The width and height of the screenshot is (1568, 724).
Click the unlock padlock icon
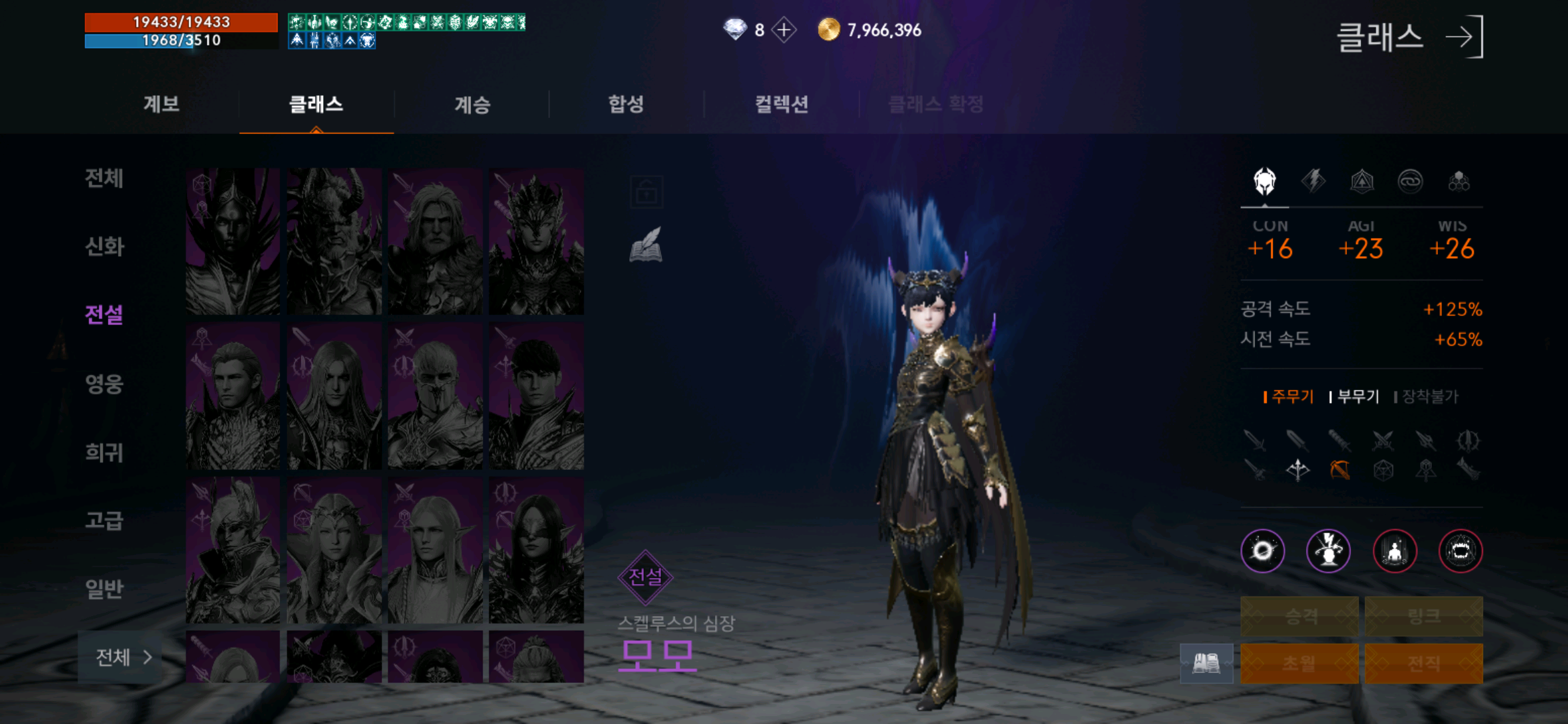648,191
